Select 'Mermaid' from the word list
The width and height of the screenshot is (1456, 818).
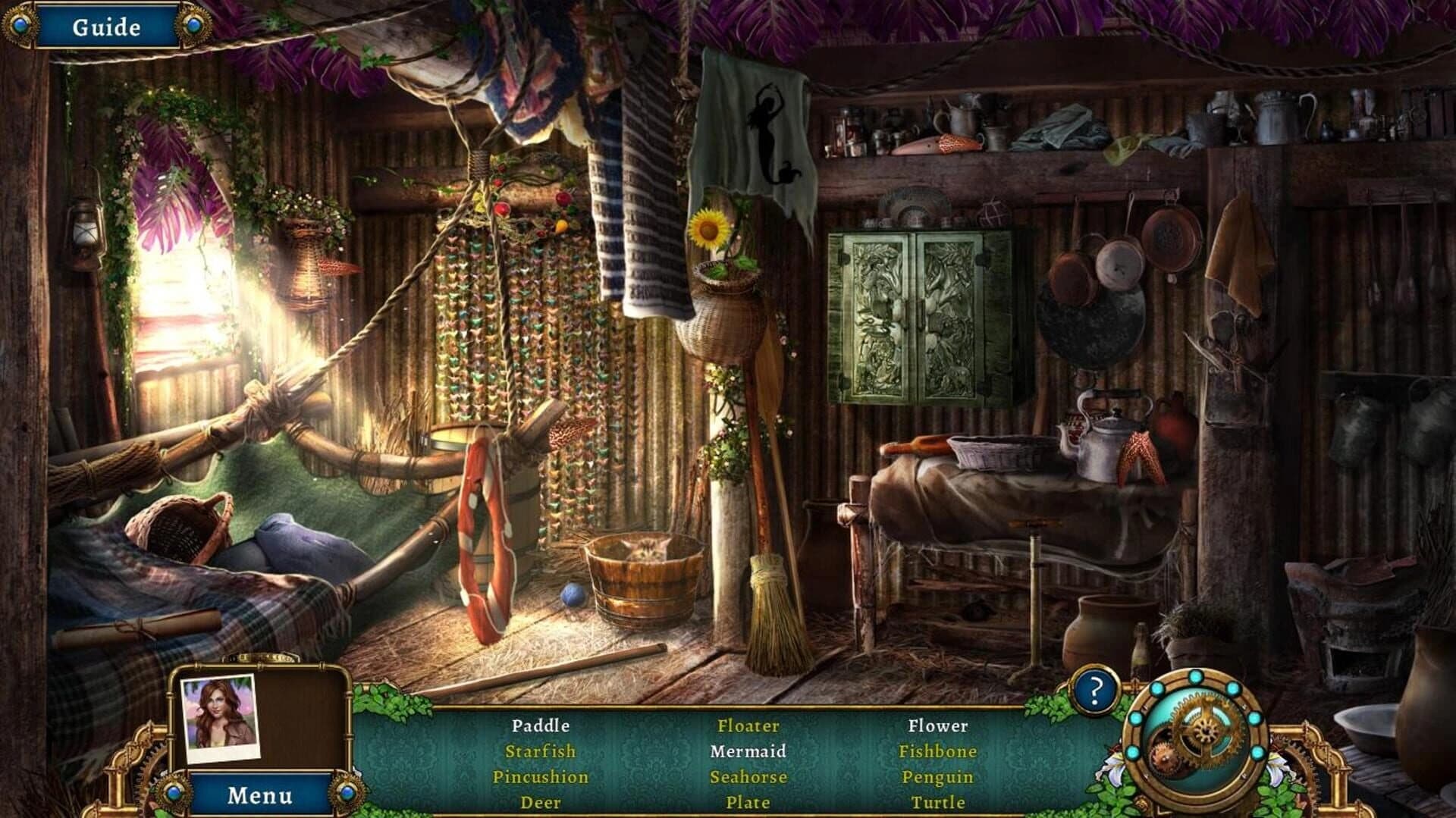749,751
